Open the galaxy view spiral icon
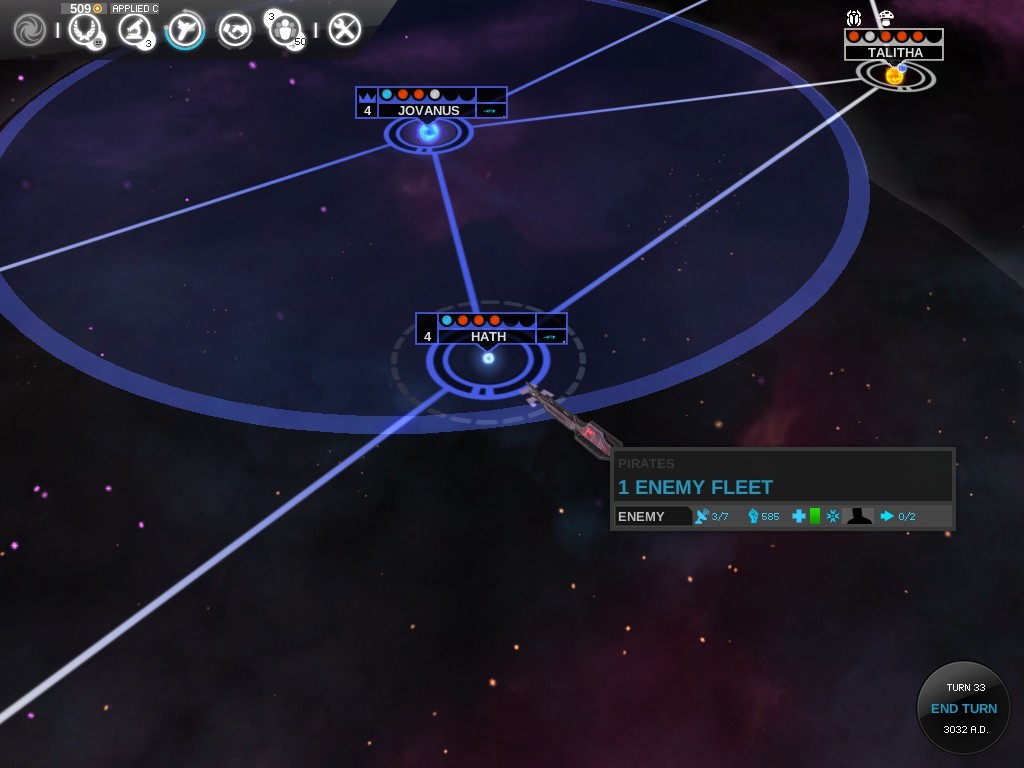Image resolution: width=1024 pixels, height=768 pixels. pyautogui.click(x=30, y=30)
